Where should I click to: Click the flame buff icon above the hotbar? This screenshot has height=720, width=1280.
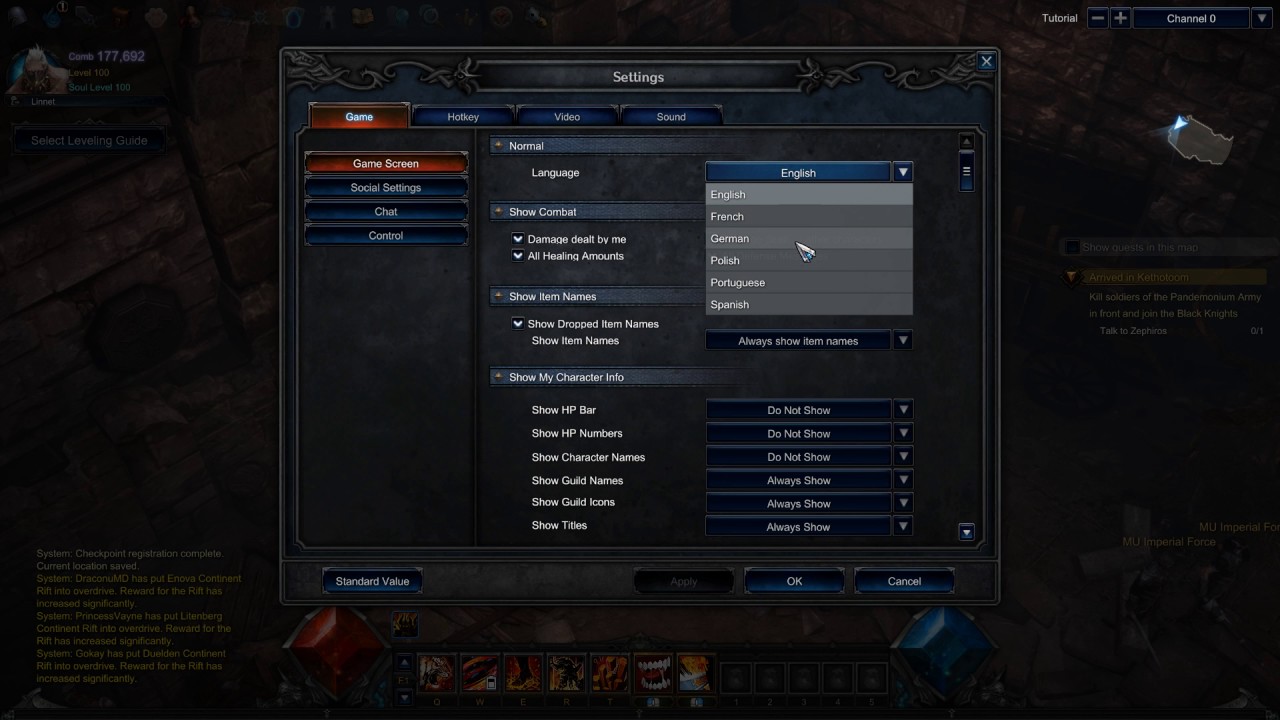point(406,623)
